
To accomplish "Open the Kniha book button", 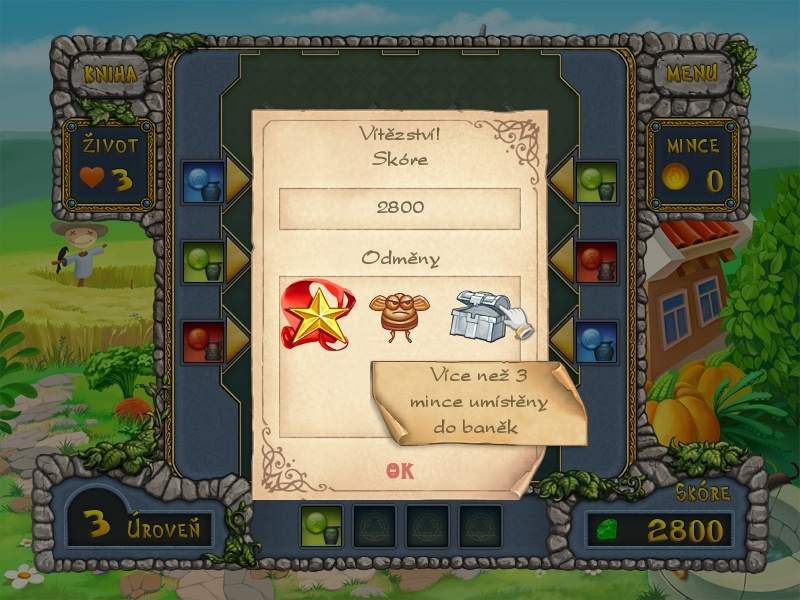I will (x=110, y=74).
